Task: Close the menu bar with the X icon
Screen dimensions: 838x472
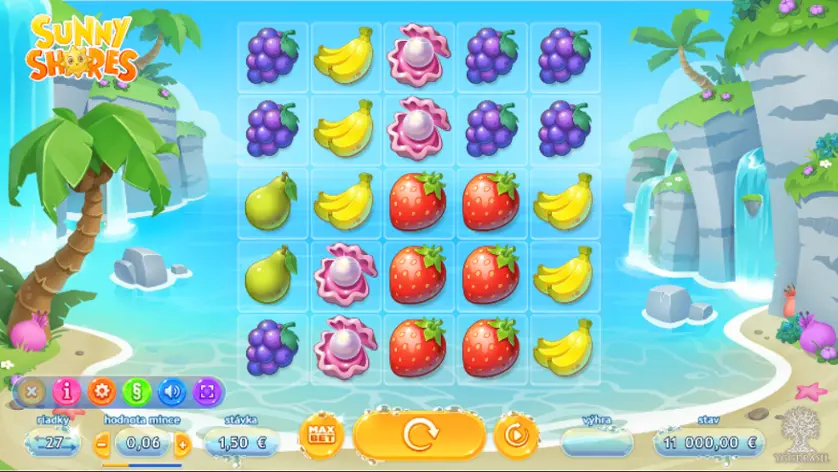Action: [31, 391]
